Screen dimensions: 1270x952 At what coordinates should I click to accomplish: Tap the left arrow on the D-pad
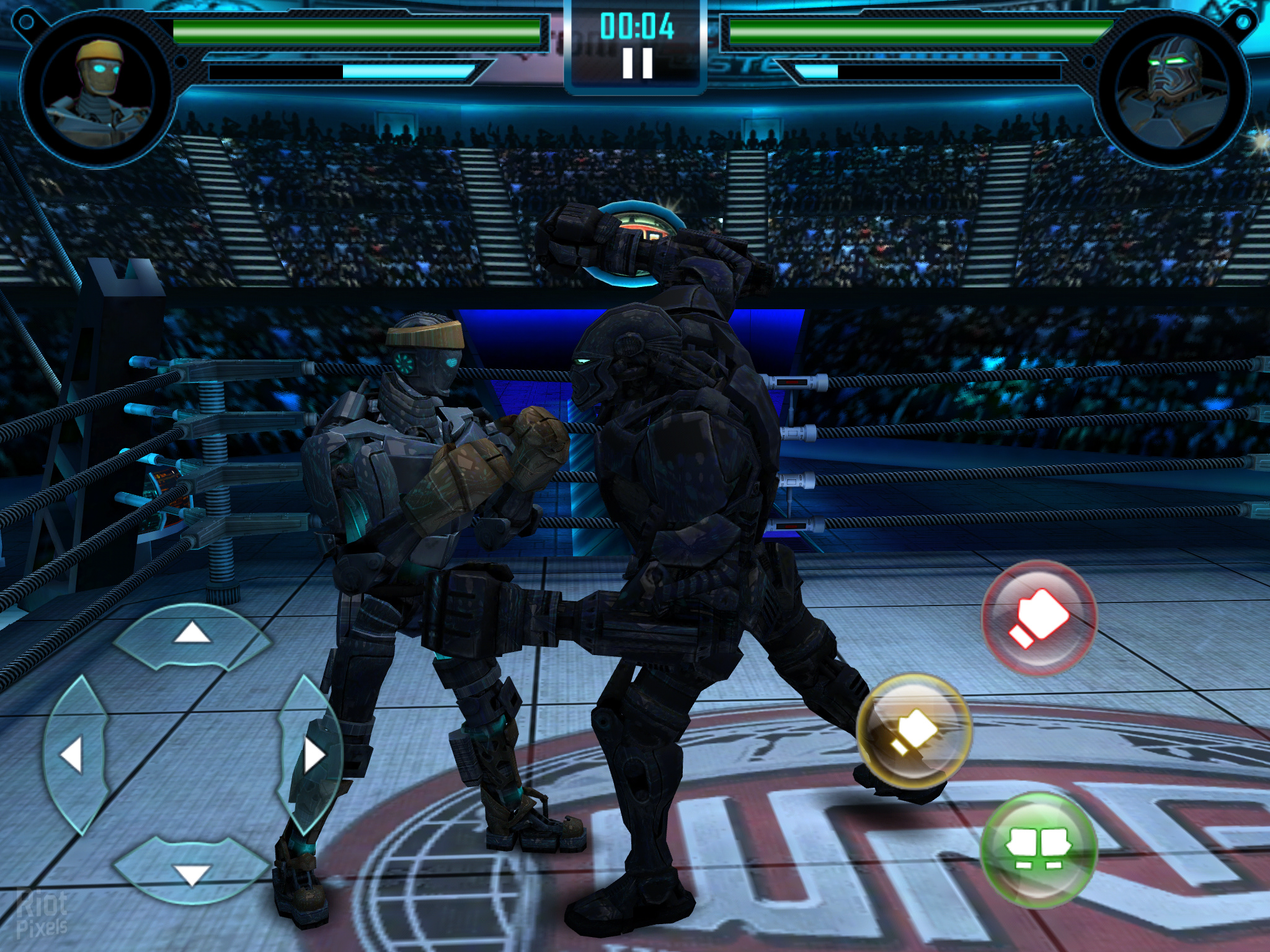tap(73, 756)
